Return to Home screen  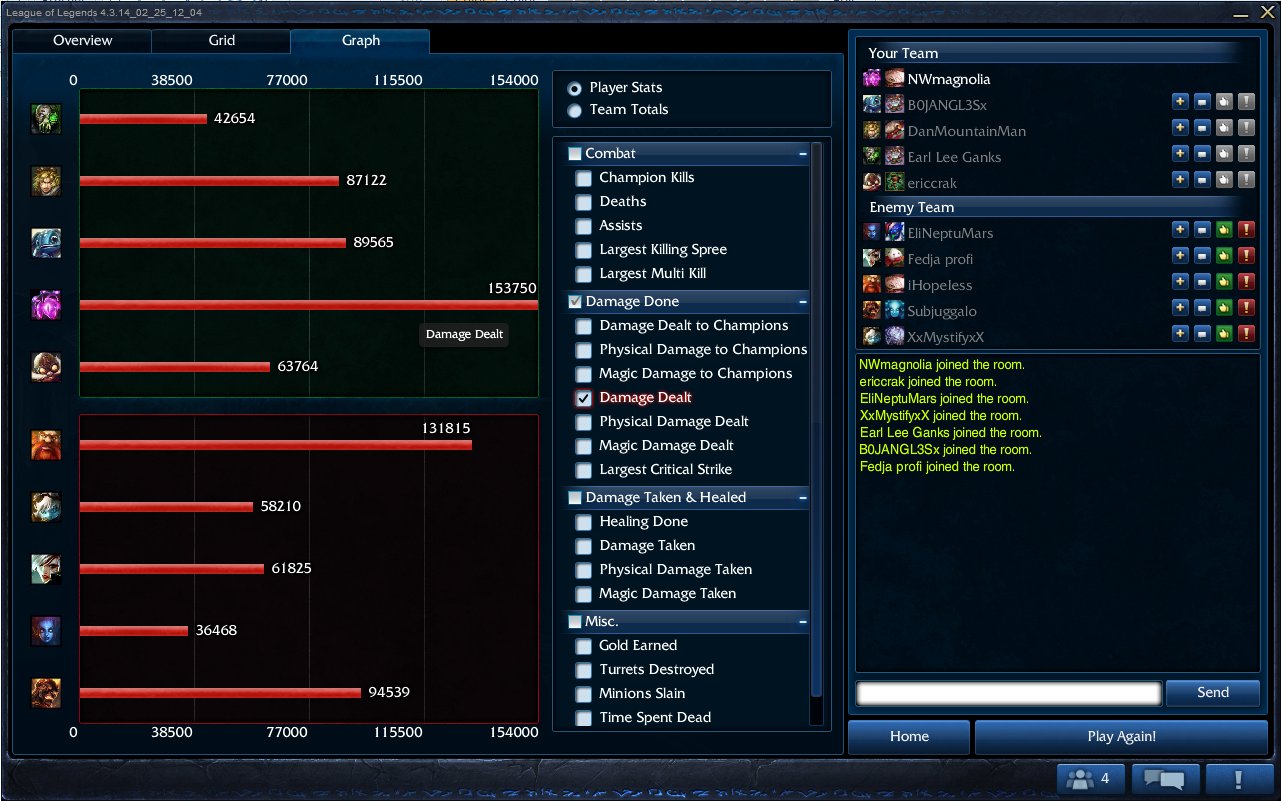click(x=909, y=737)
